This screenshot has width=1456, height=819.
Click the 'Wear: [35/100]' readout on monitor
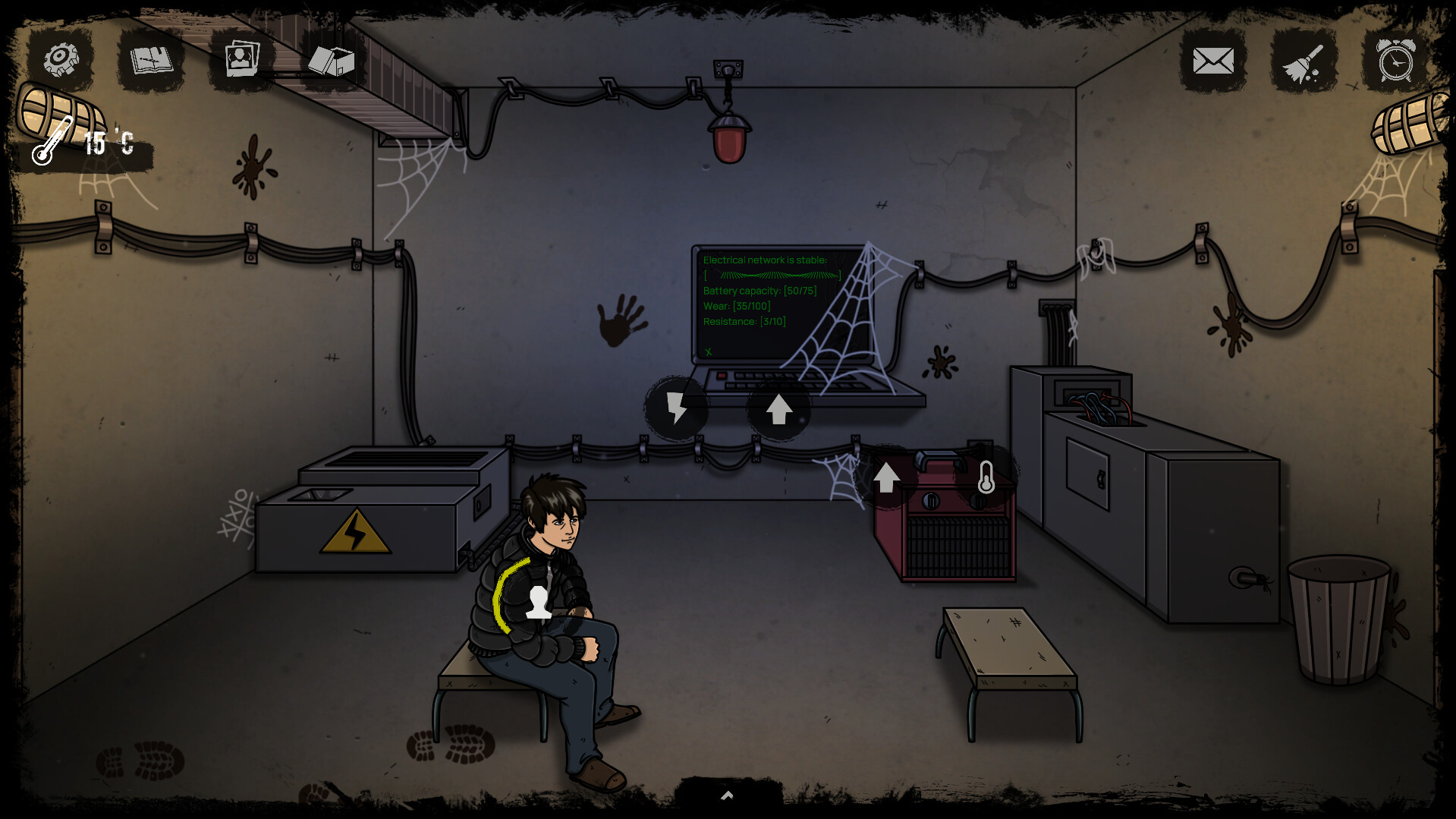[735, 306]
